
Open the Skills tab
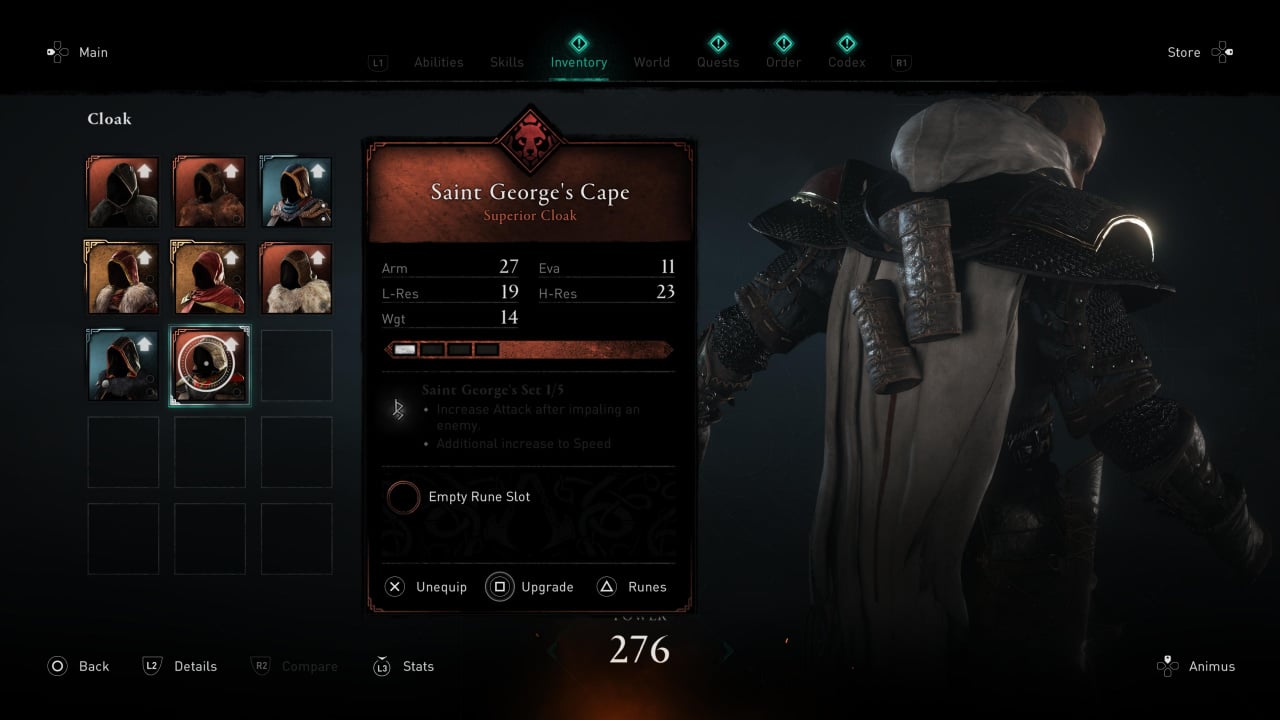[506, 62]
